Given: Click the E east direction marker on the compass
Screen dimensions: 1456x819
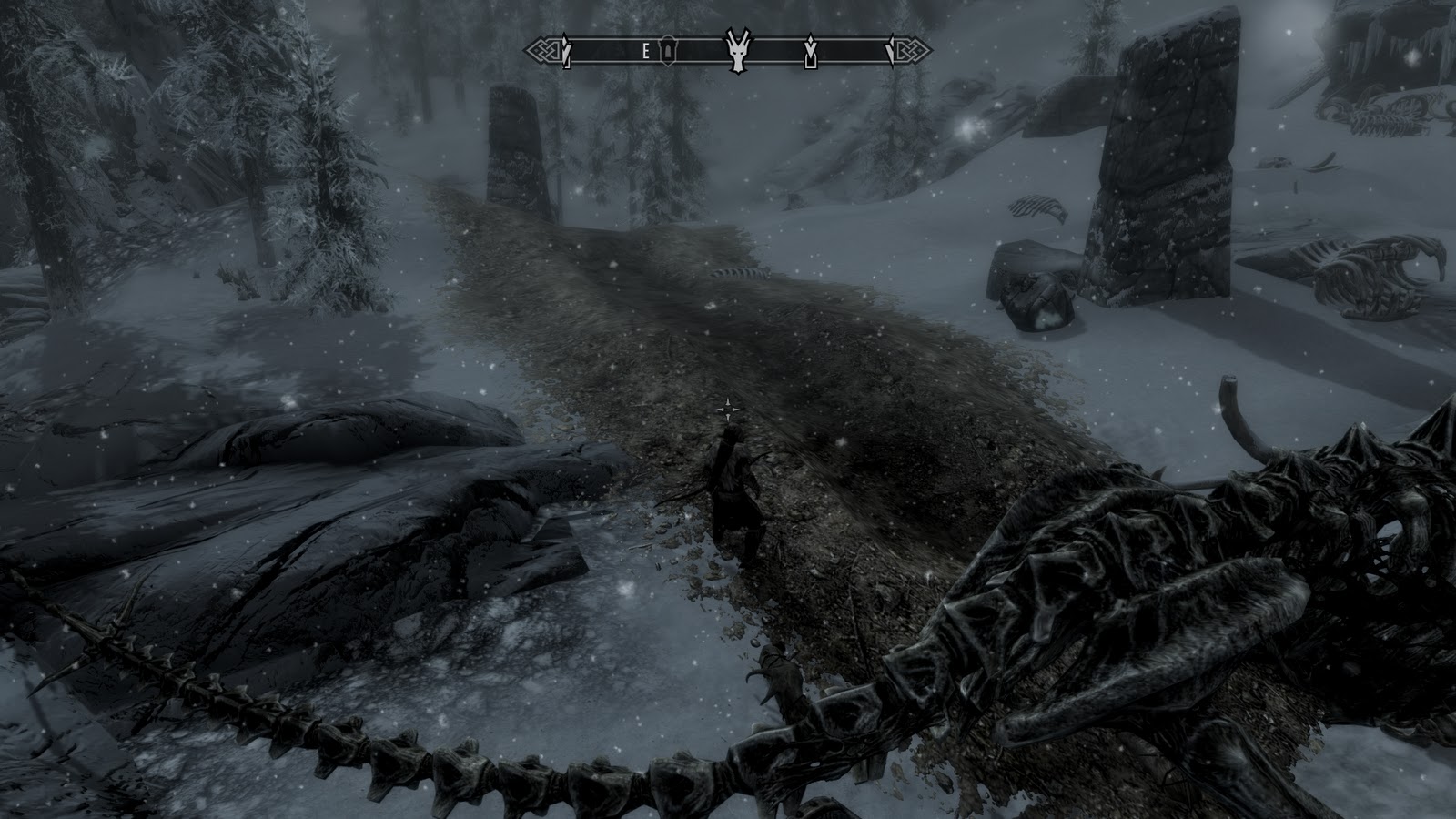Looking at the screenshot, I should (x=646, y=52).
